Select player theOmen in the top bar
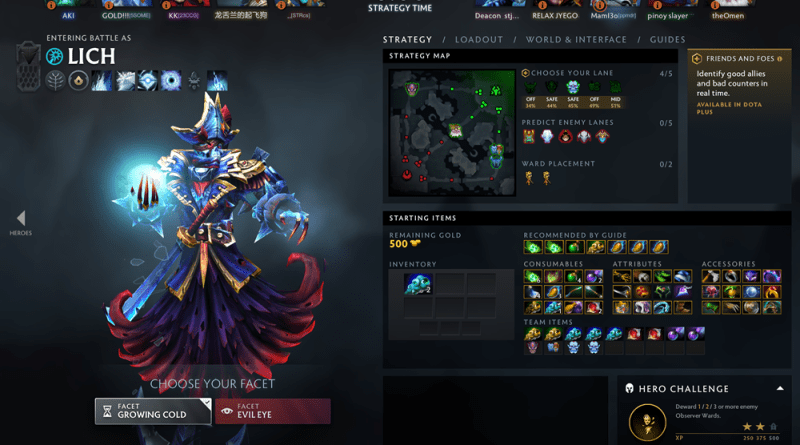The height and width of the screenshot is (445, 800). pyautogui.click(x=728, y=15)
